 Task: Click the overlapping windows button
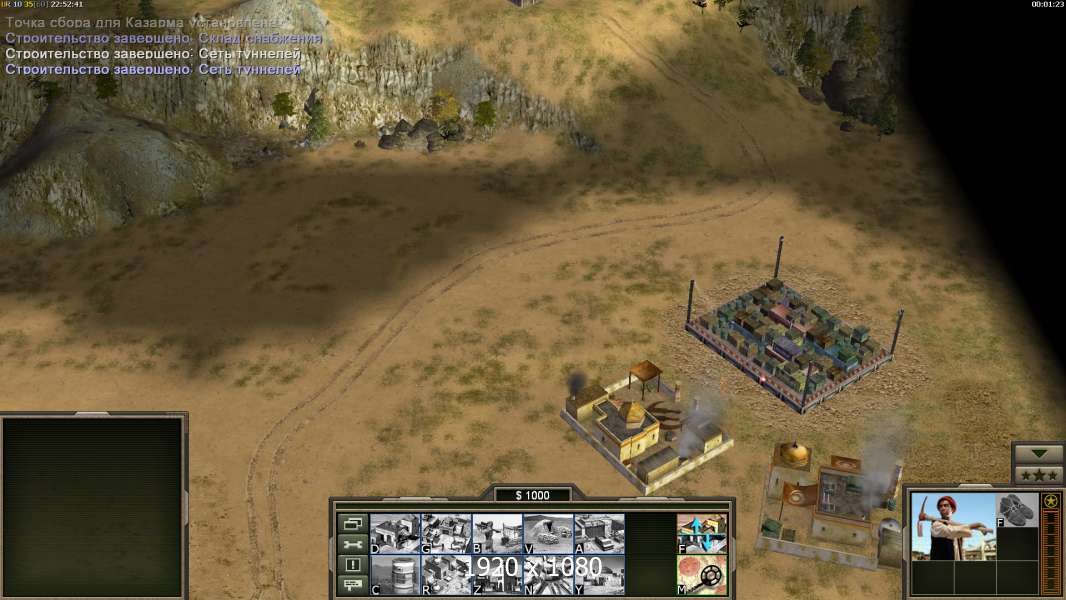click(x=352, y=523)
